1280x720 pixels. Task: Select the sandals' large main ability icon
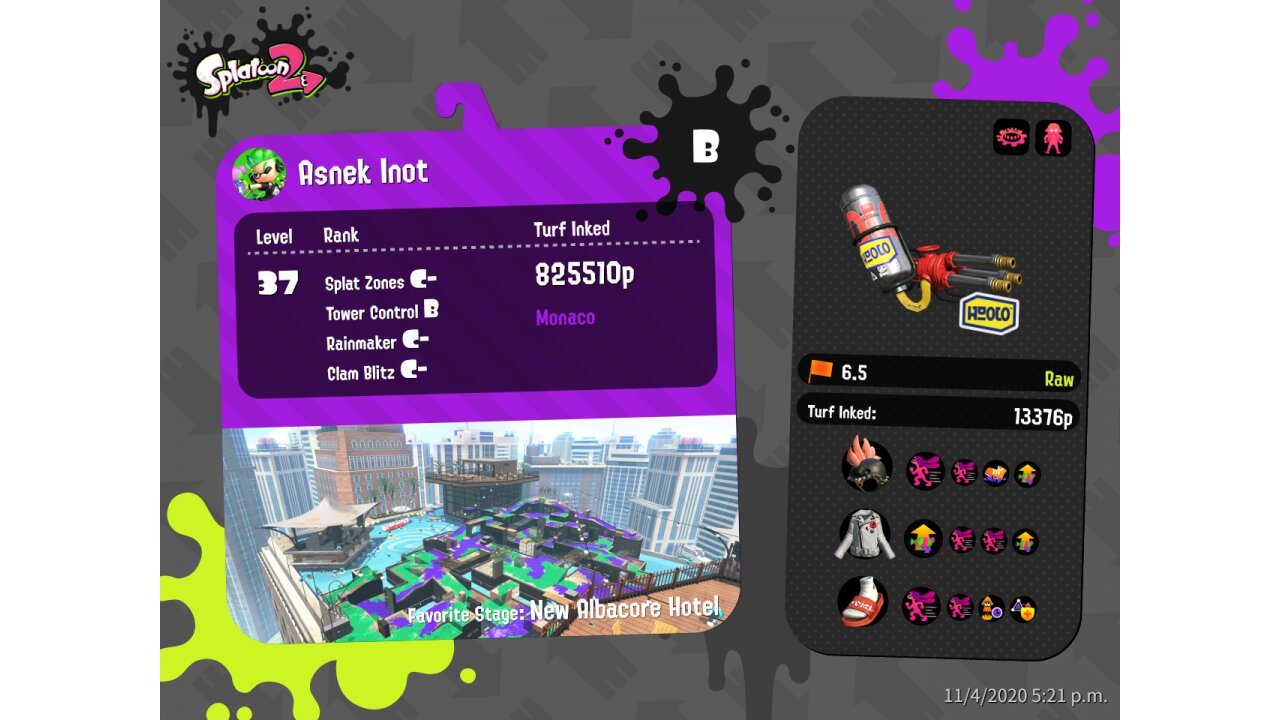coord(921,606)
